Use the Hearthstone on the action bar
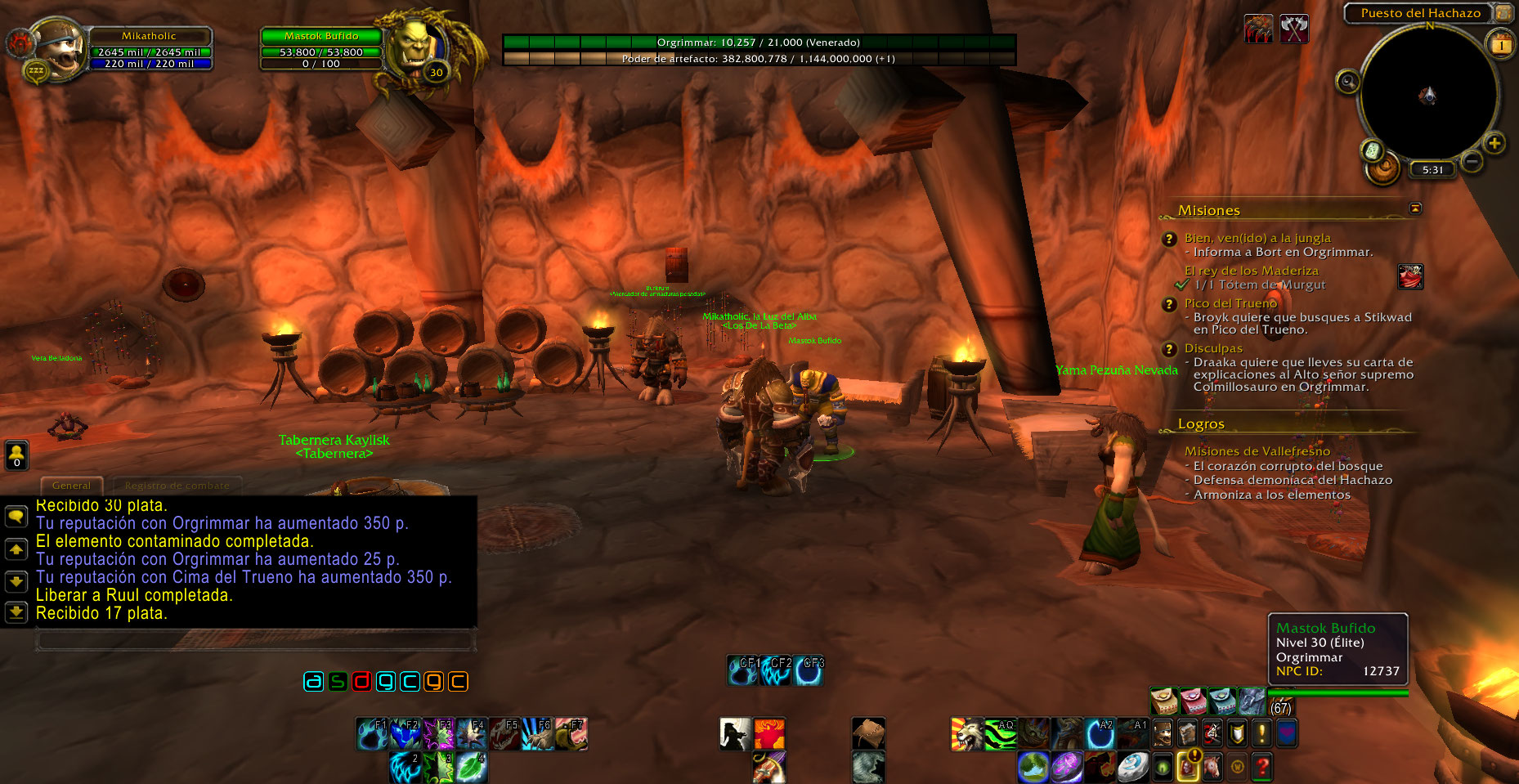The height and width of the screenshot is (784, 1519). (1132, 768)
